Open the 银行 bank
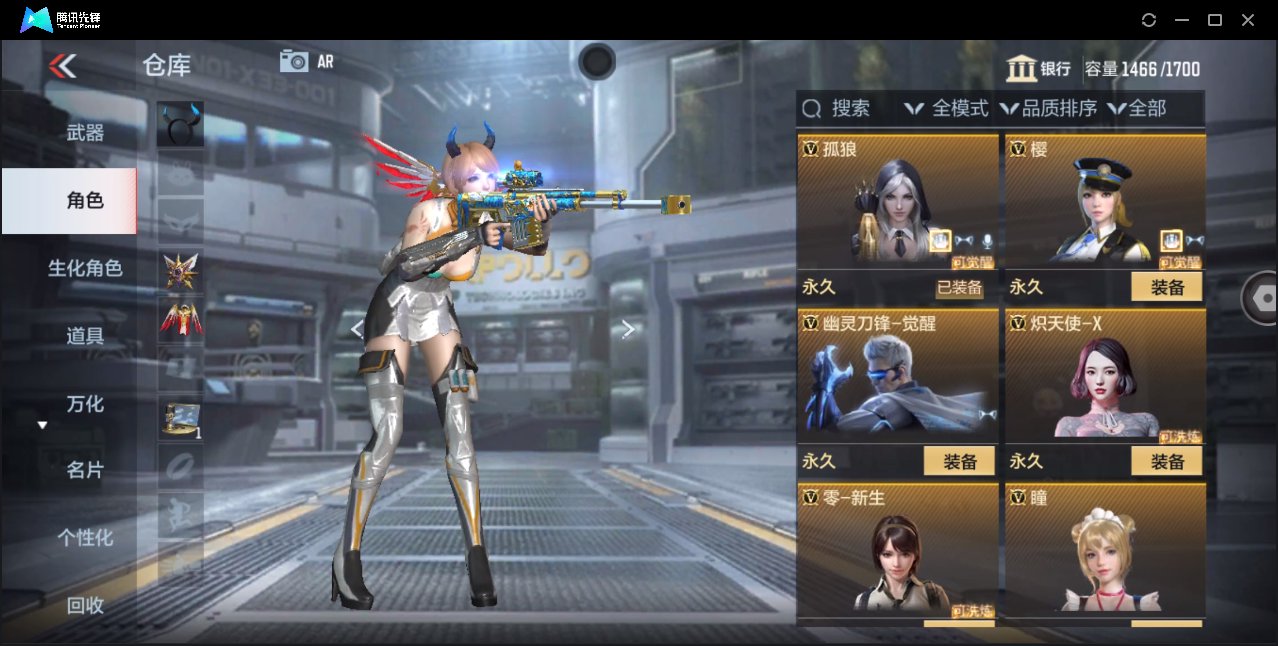 pyautogui.click(x=1038, y=69)
